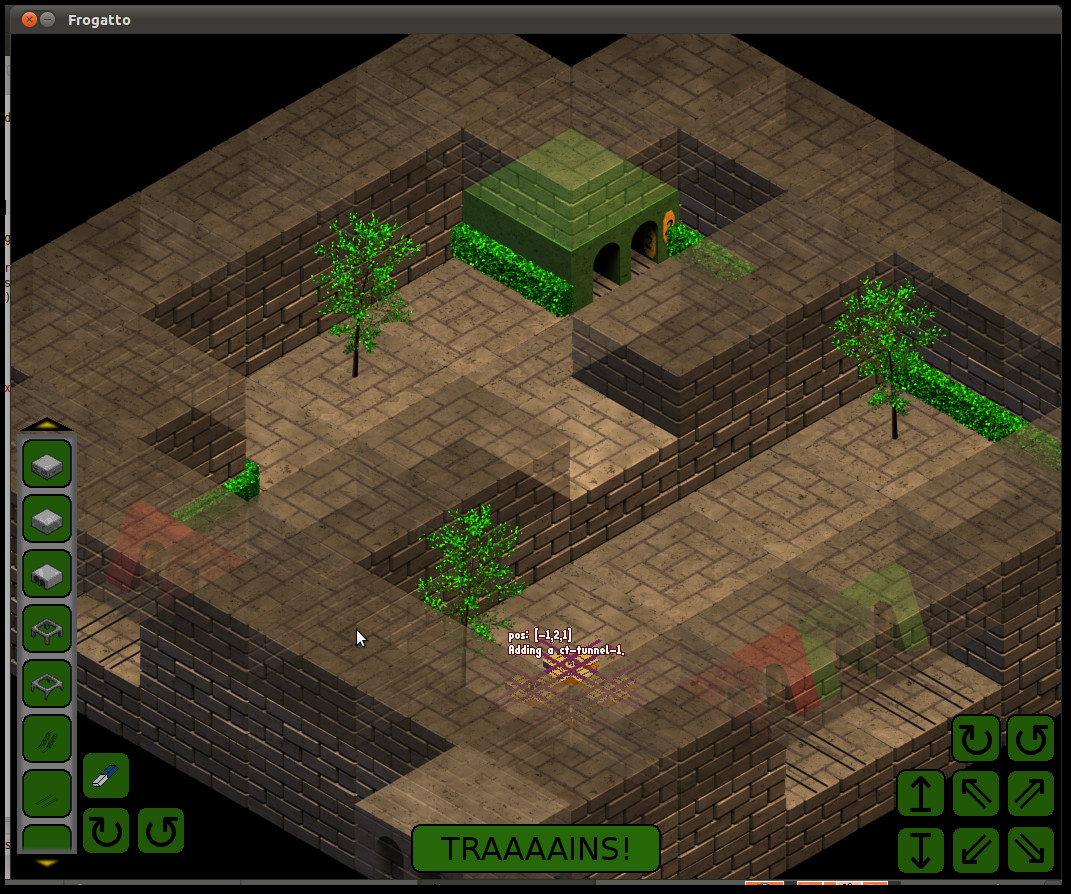Click the yellow up arrow atop the palette
Viewport: 1071px width, 894px height.
(x=47, y=424)
